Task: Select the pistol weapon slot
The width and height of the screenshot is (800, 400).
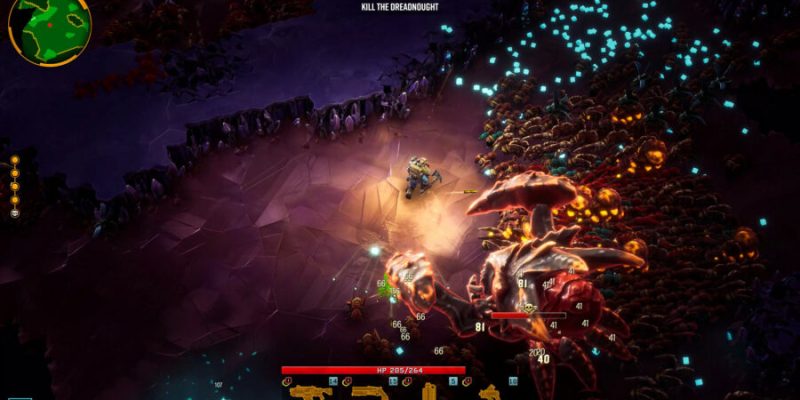Action: (489, 392)
